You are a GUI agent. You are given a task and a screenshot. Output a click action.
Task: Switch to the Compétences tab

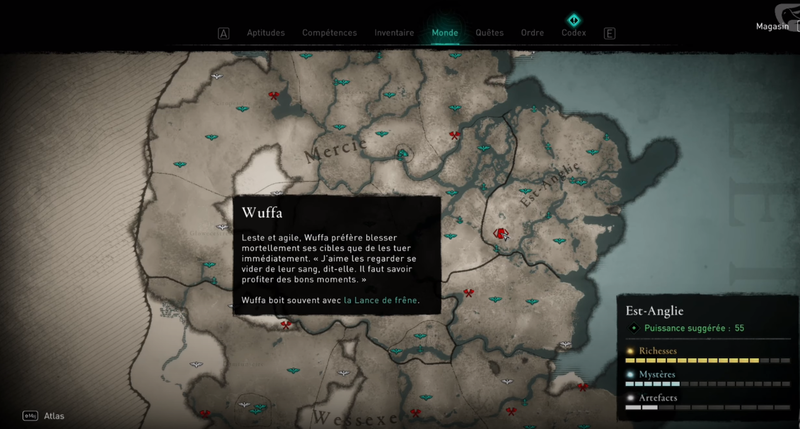329,33
